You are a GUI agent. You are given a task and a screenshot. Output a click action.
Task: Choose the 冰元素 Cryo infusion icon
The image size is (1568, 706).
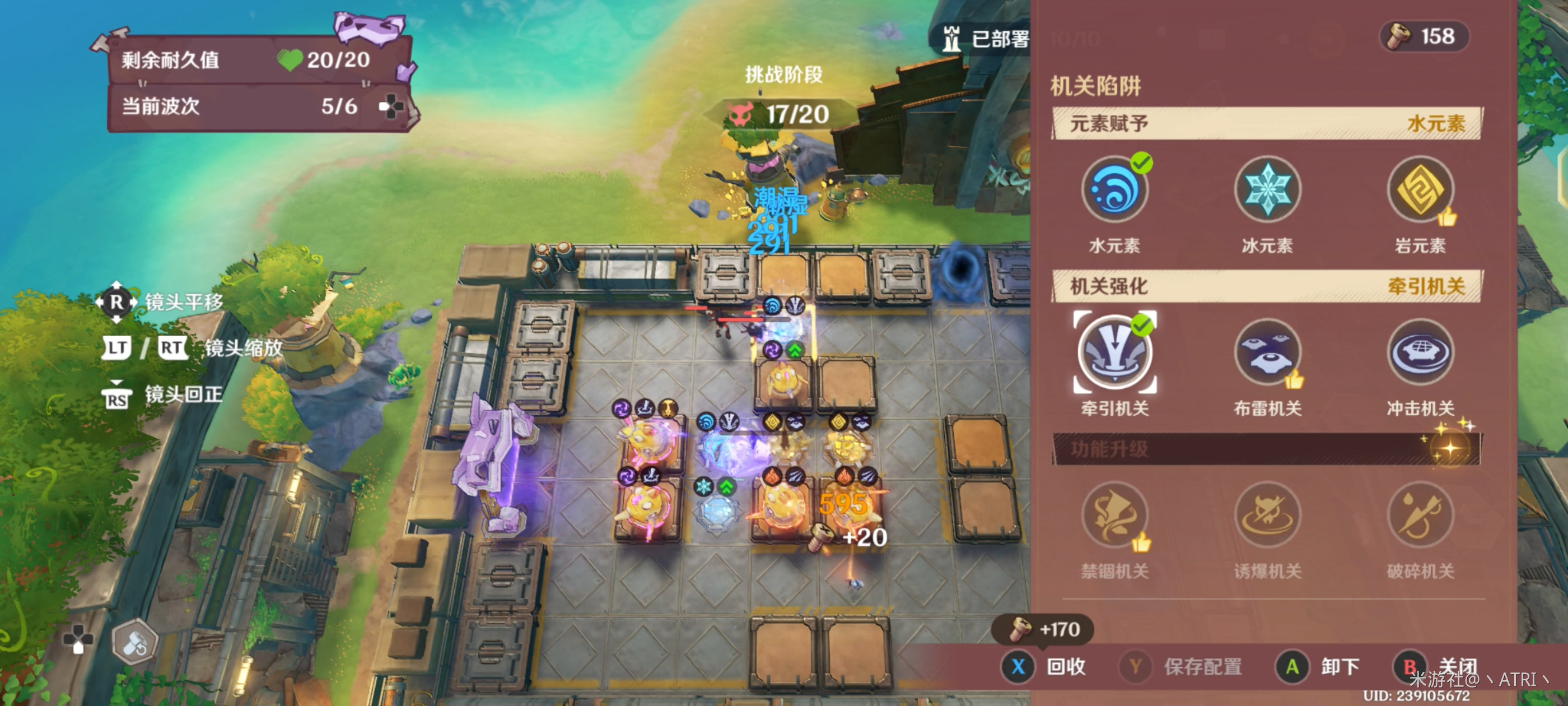pos(1267,189)
